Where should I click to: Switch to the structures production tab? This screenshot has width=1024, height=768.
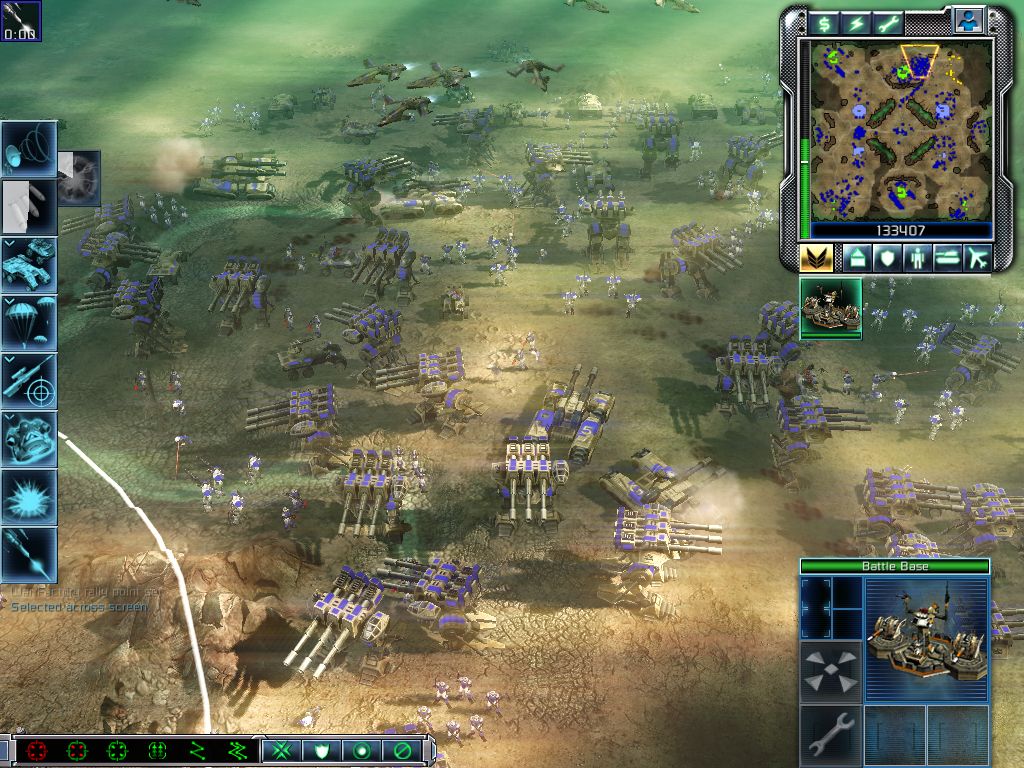[x=856, y=258]
